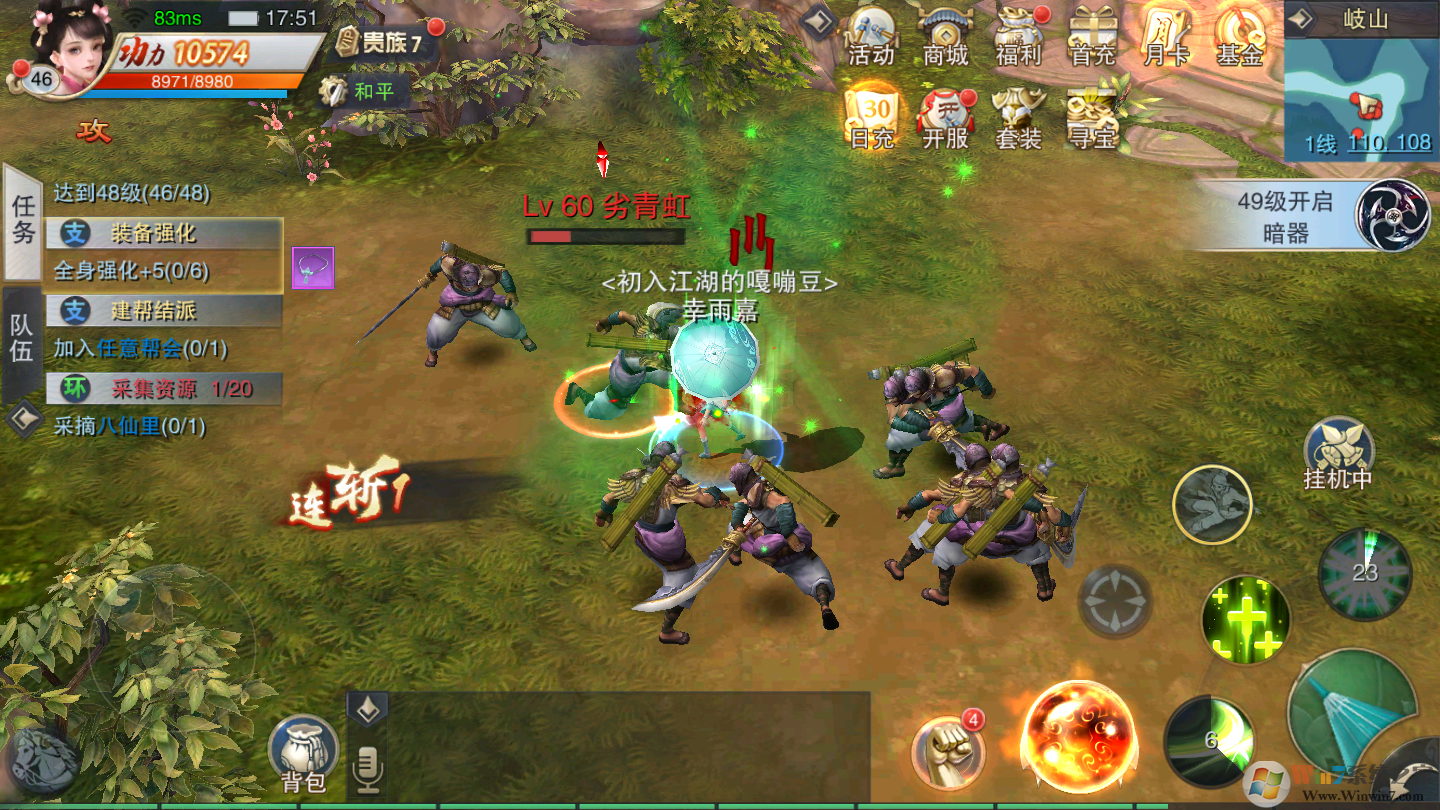The image size is (1440, 810).
Task: Open the 福利 welfare rewards
Action: pos(1019,36)
